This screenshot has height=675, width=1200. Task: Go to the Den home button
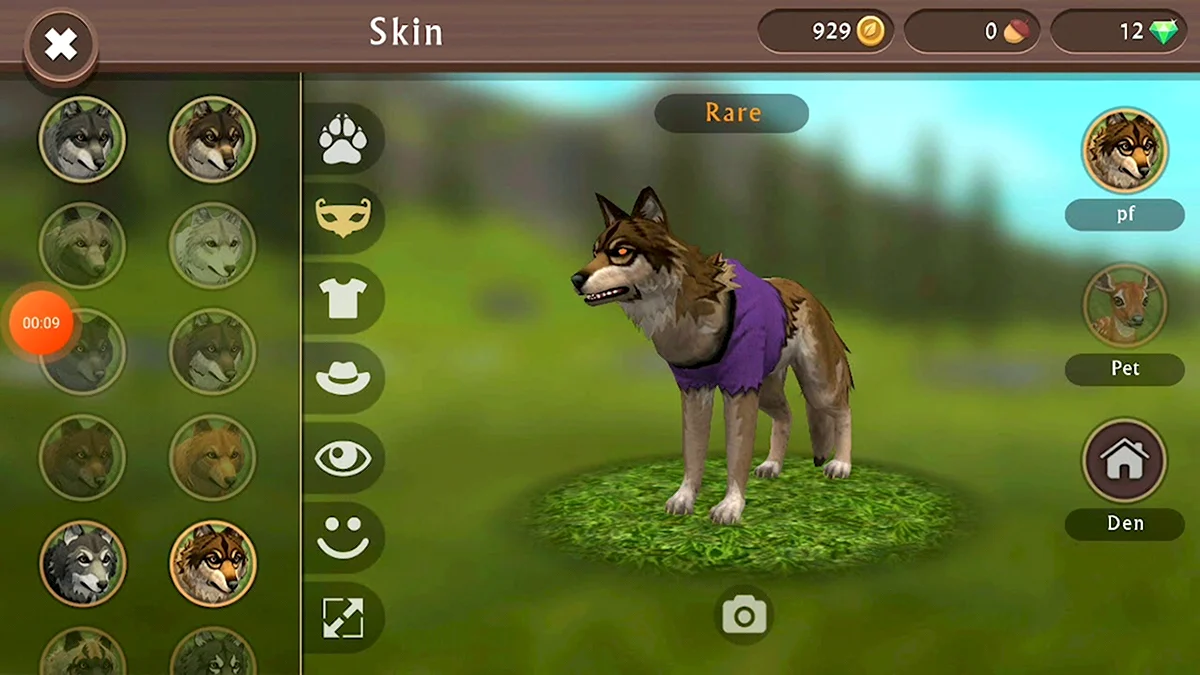[1125, 460]
